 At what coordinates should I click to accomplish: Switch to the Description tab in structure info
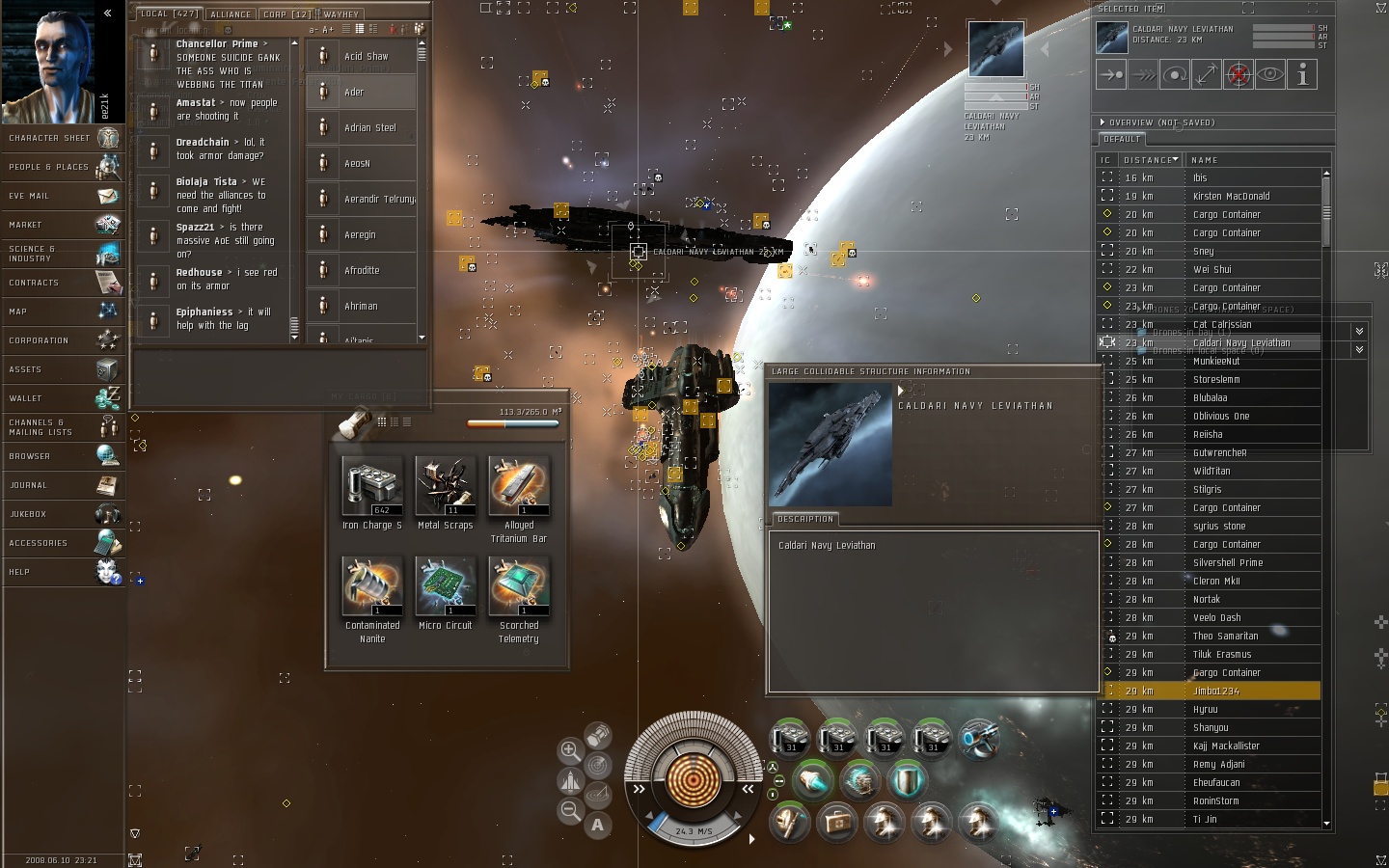(x=805, y=519)
